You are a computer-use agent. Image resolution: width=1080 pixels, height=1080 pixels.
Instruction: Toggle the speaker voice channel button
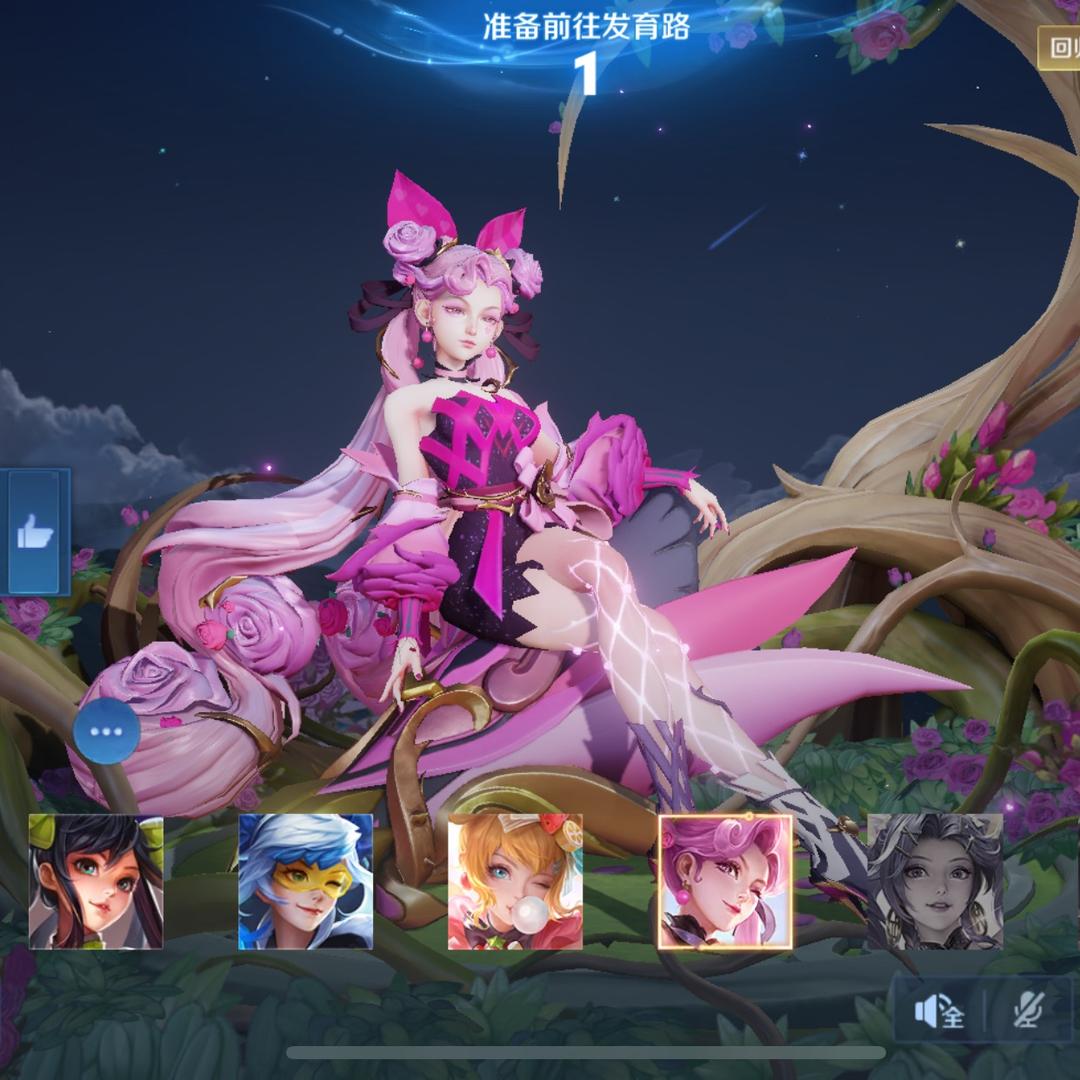point(939,1012)
